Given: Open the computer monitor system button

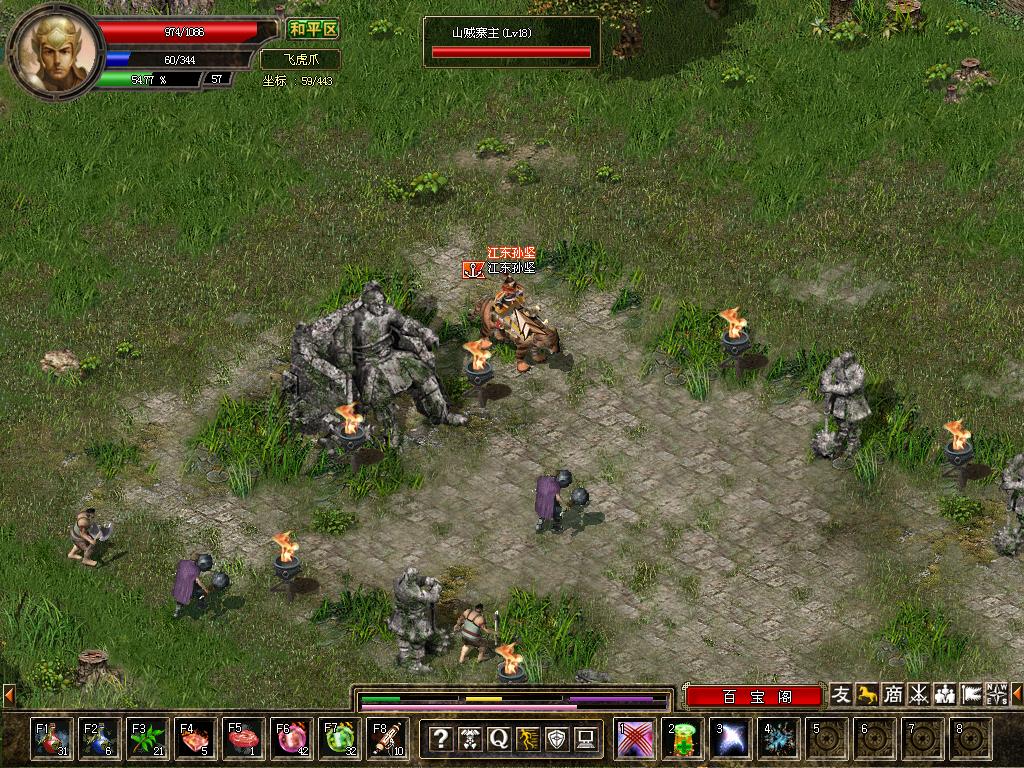Looking at the screenshot, I should pyautogui.click(x=585, y=739).
